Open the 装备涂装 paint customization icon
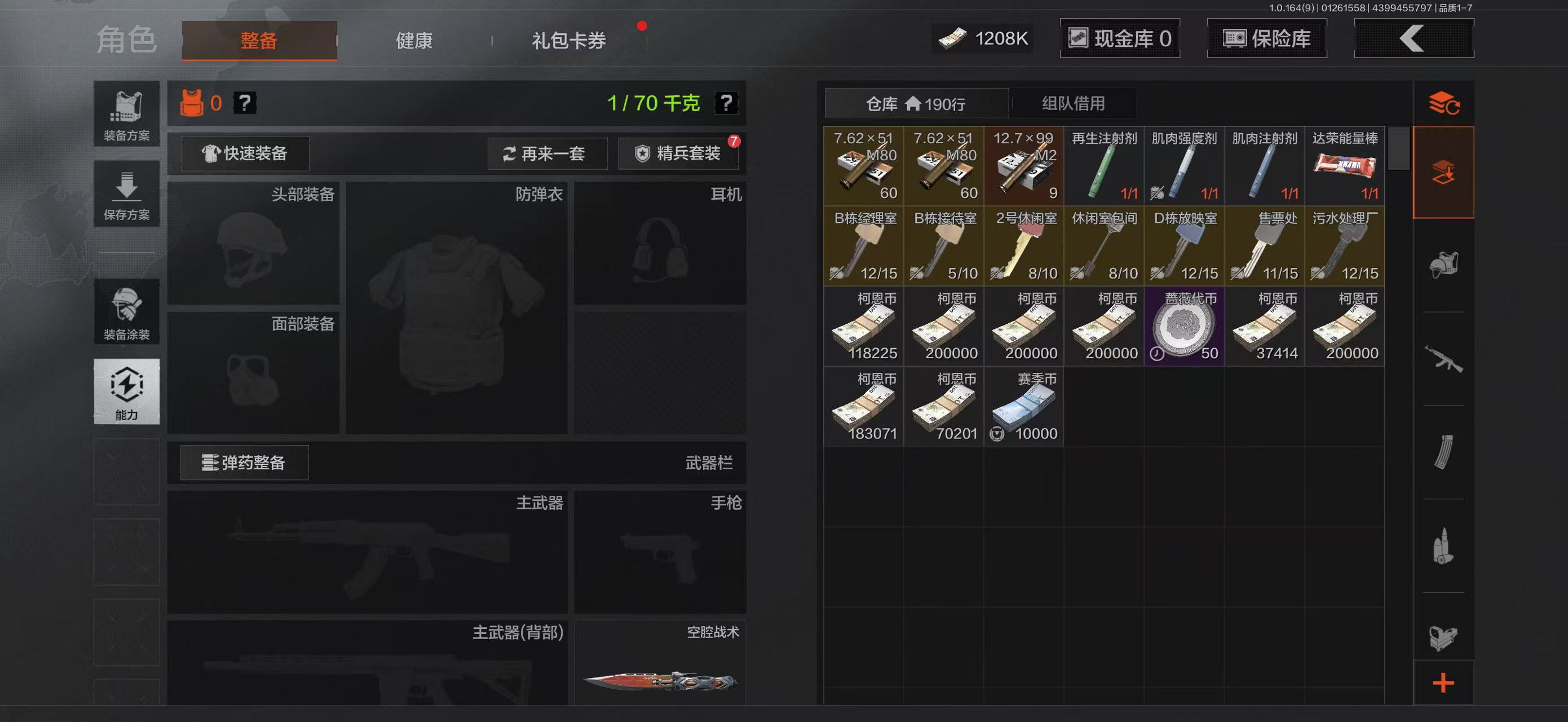 click(127, 312)
